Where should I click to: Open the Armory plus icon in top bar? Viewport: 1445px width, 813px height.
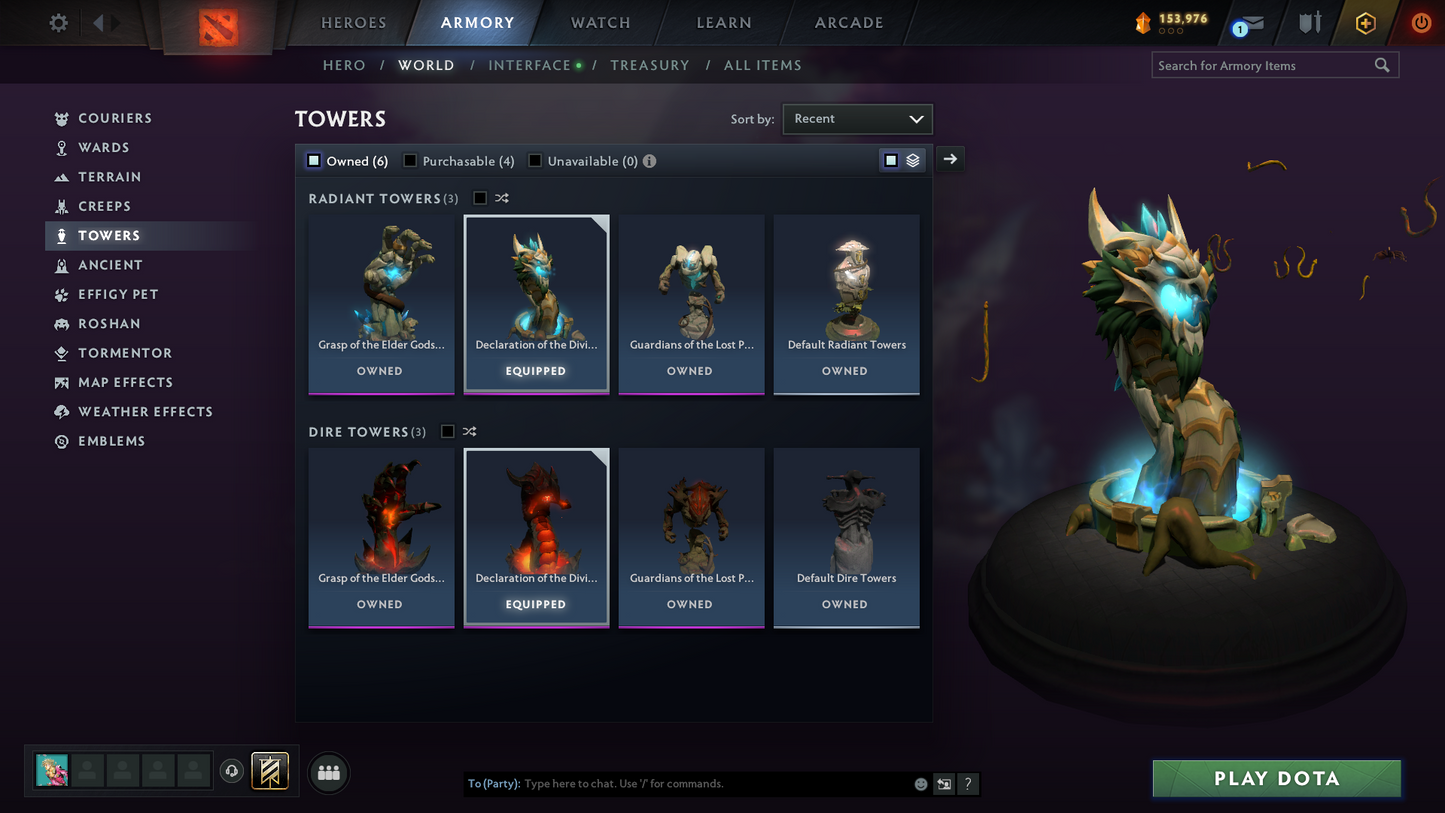coord(1365,22)
